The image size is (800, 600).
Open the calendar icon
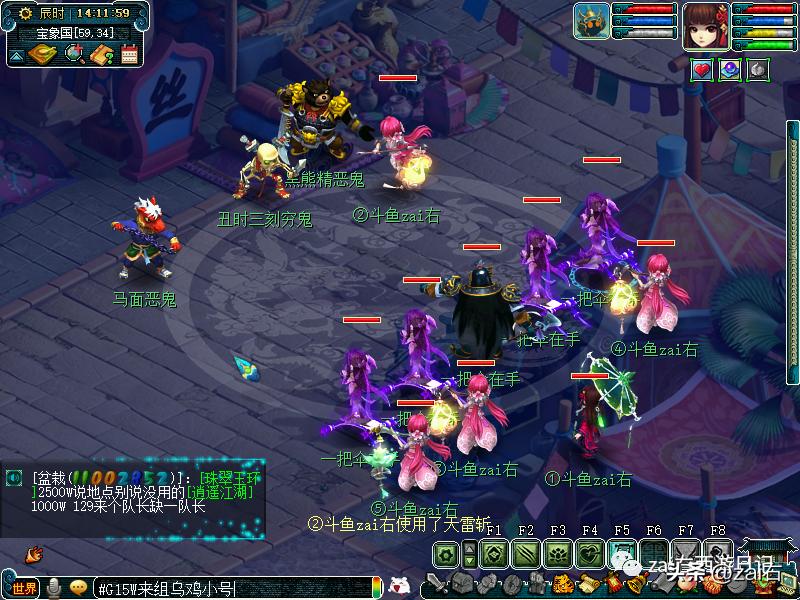click(129, 54)
